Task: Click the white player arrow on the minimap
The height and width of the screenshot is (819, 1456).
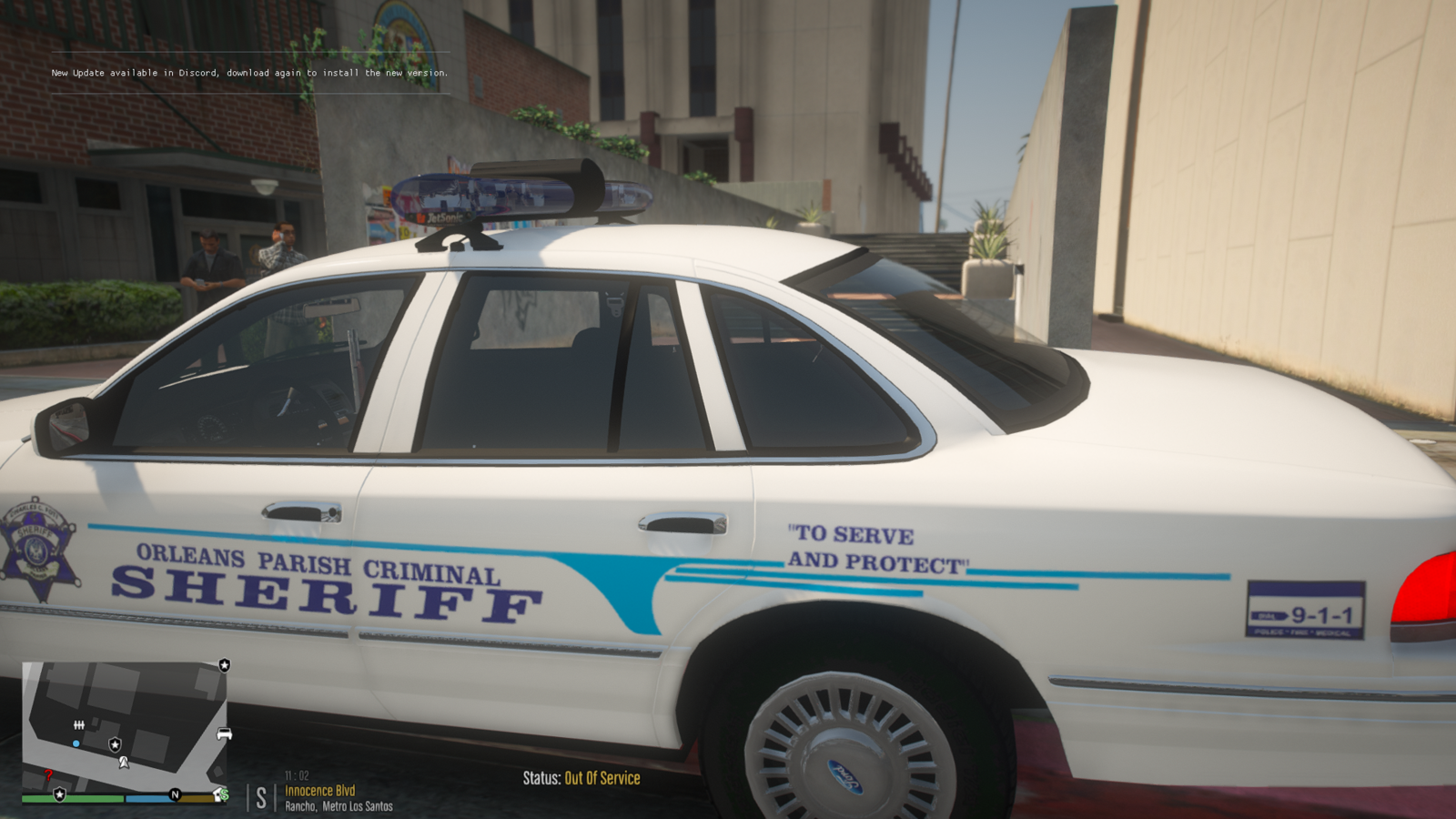Action: tap(124, 762)
